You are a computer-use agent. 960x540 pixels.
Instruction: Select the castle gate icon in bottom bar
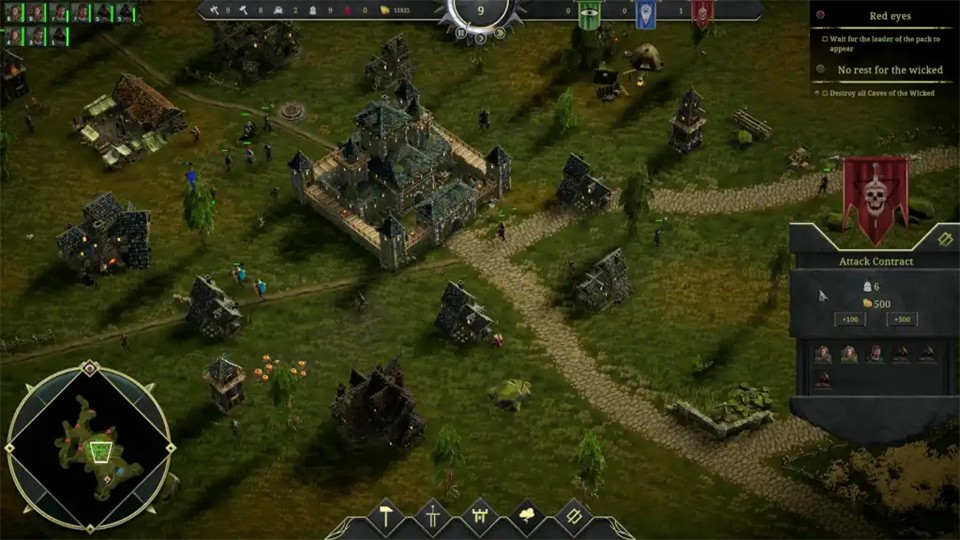(479, 517)
